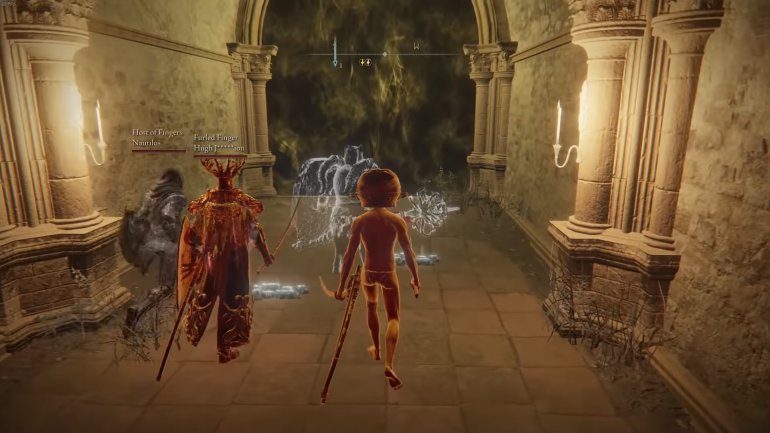Click the compass bar at the top
Viewport: 770px width, 433px height.
point(384,53)
